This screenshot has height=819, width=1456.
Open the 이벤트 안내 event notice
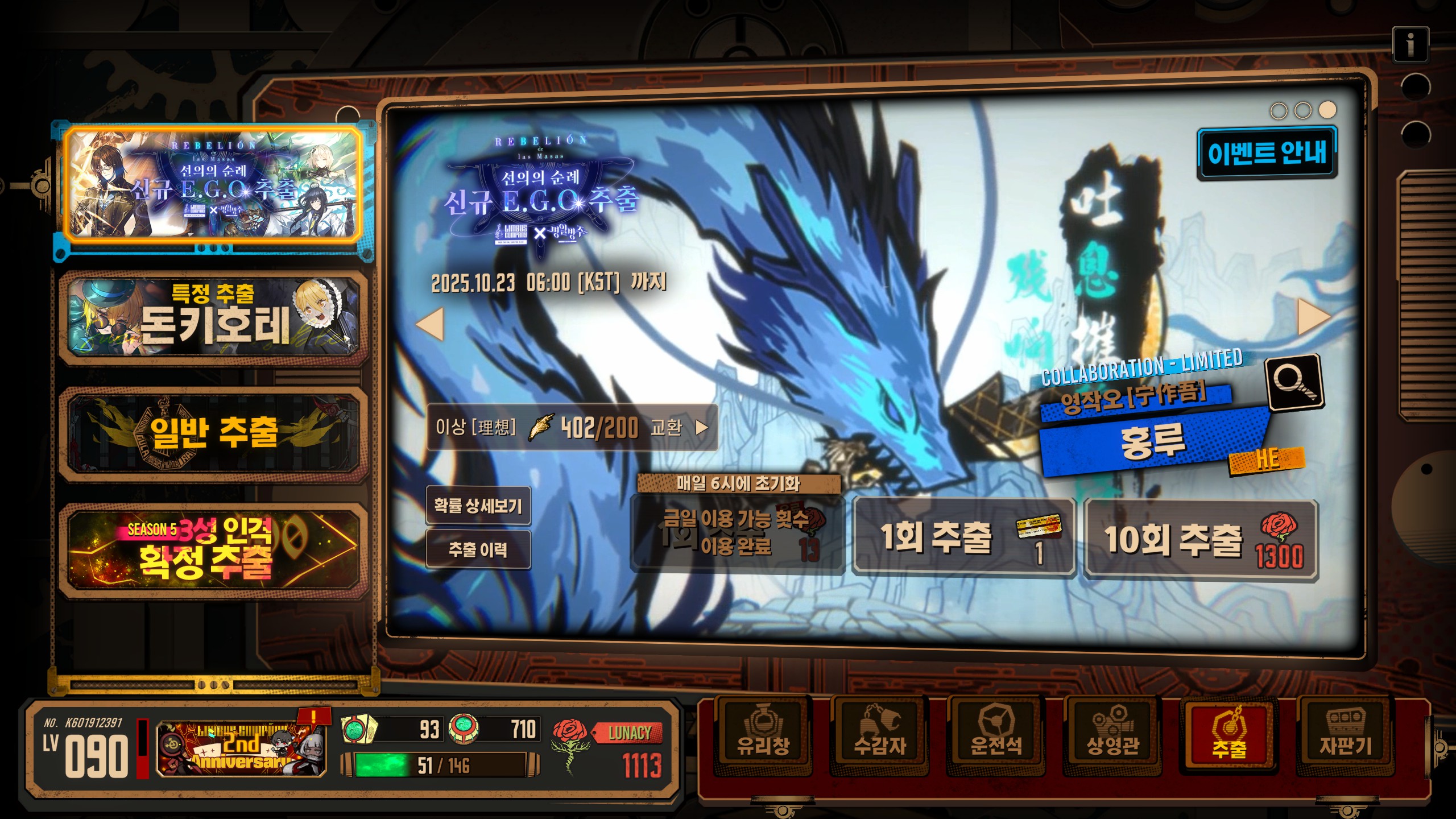1267,154
